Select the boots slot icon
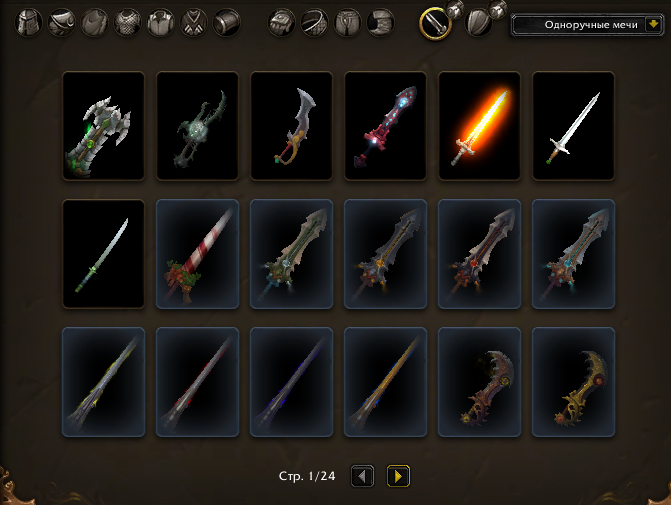 pos(380,22)
